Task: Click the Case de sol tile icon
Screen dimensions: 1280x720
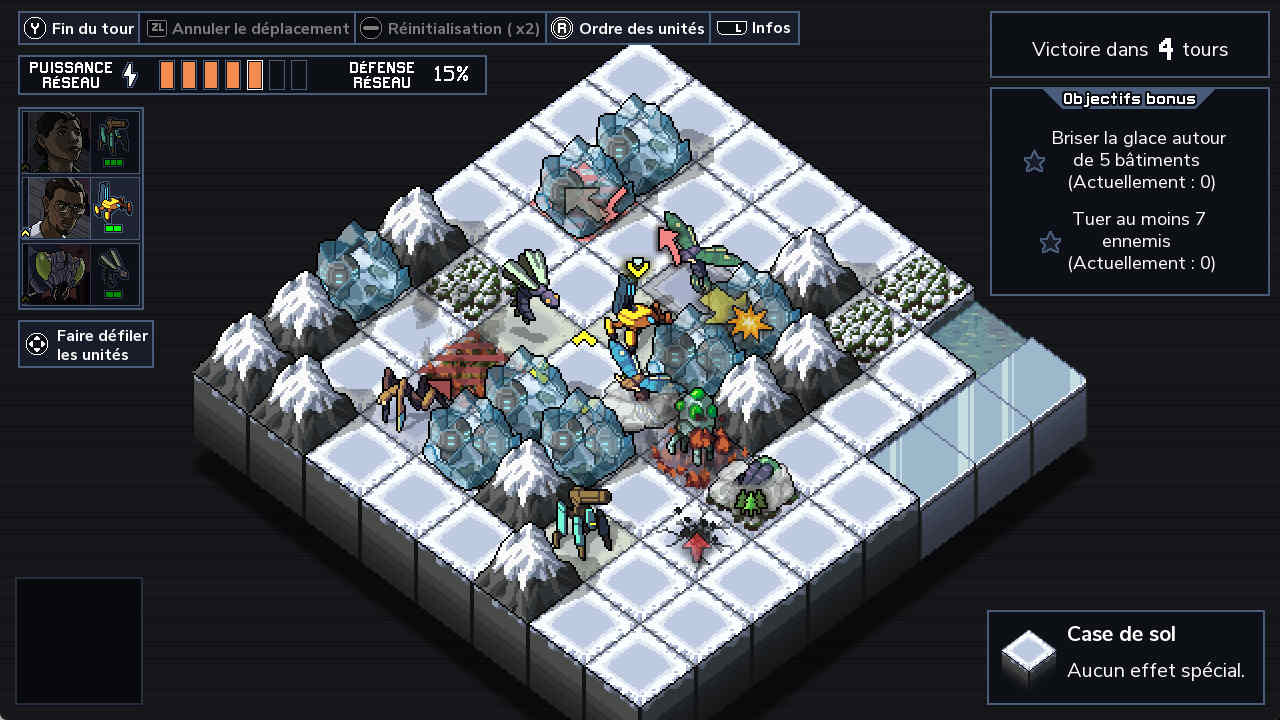Action: (1030, 655)
